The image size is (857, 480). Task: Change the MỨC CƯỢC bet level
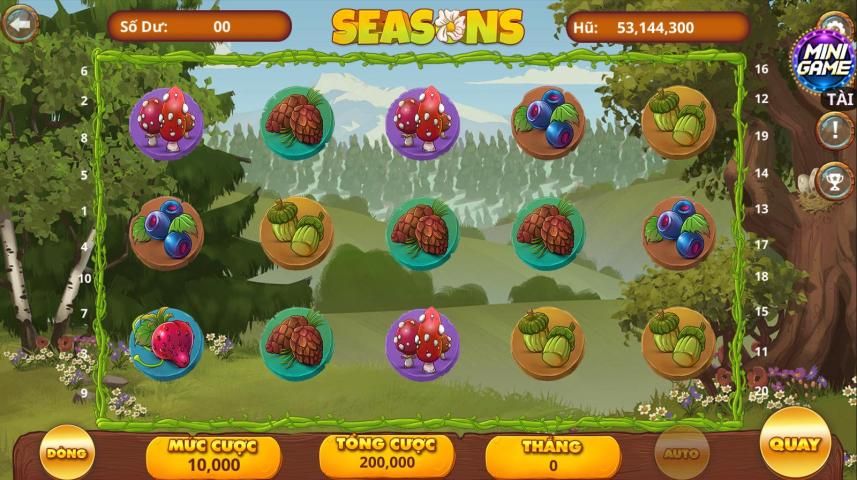[x=212, y=456]
